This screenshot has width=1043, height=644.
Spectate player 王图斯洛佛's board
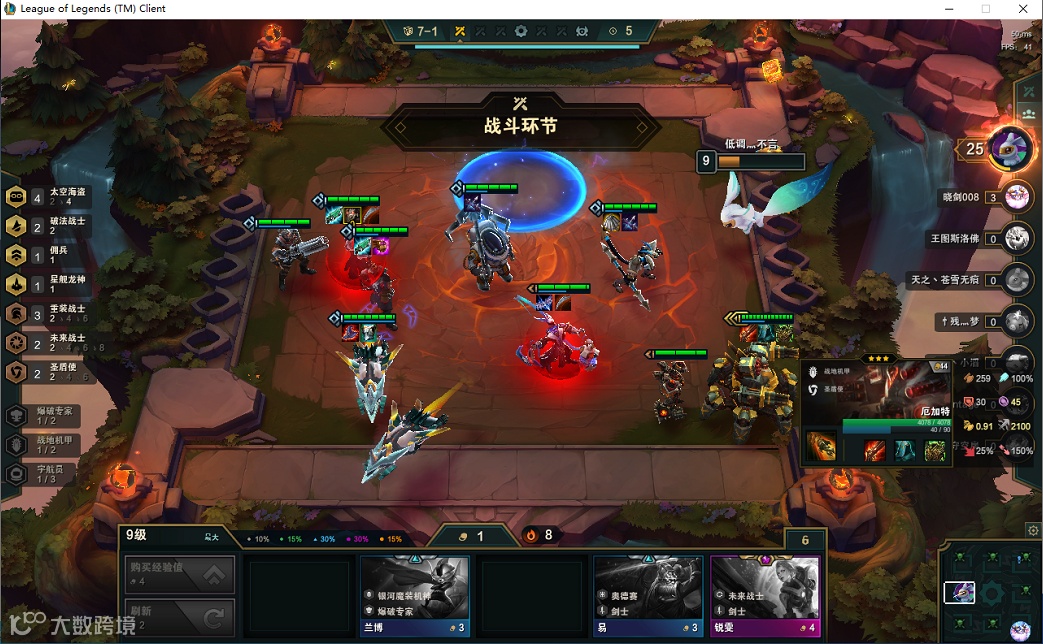pos(1017,238)
